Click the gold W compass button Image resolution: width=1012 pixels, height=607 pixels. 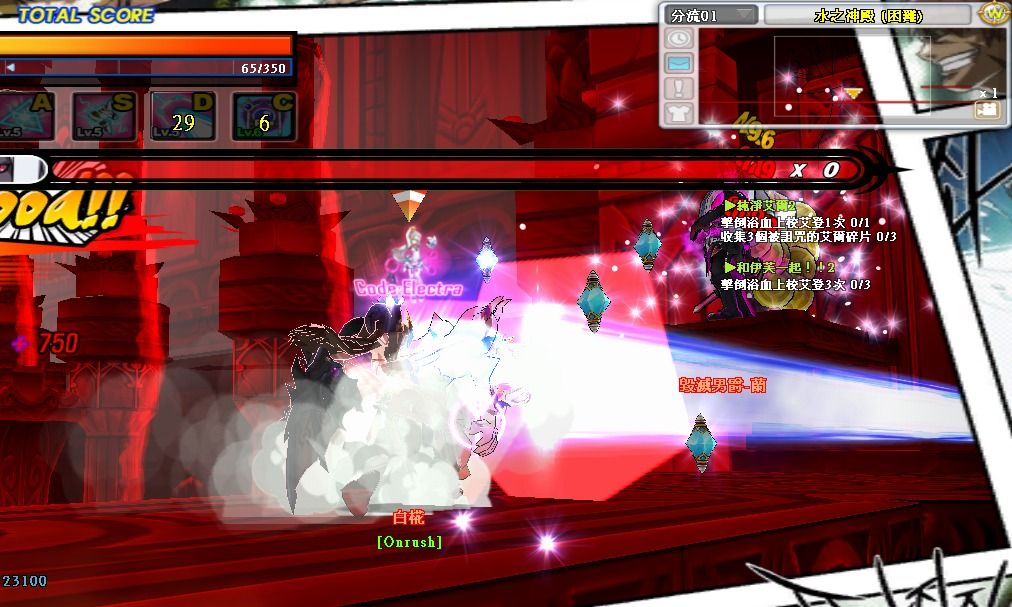coord(992,14)
